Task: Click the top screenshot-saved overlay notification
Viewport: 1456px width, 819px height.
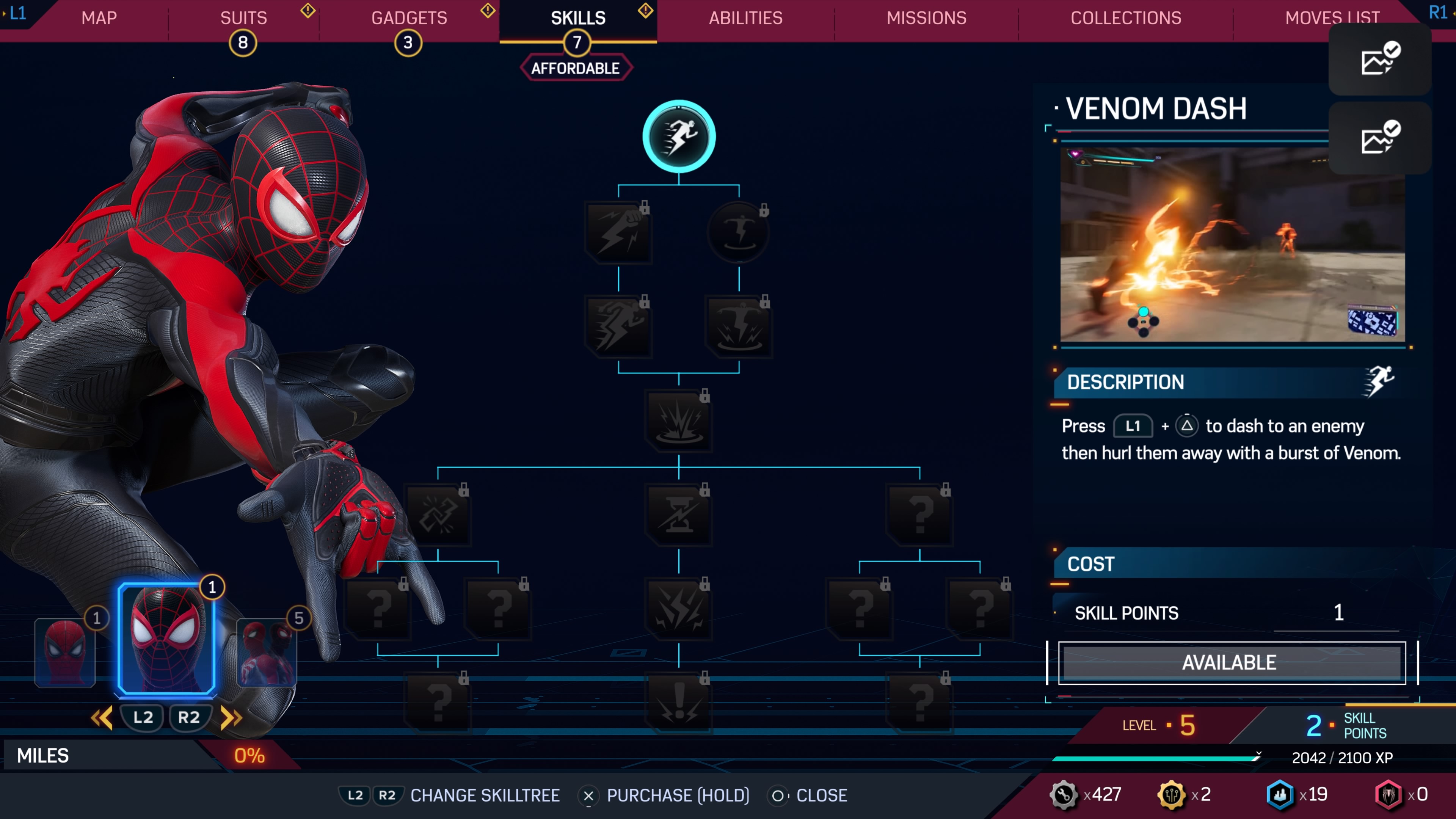Action: 1379,59
